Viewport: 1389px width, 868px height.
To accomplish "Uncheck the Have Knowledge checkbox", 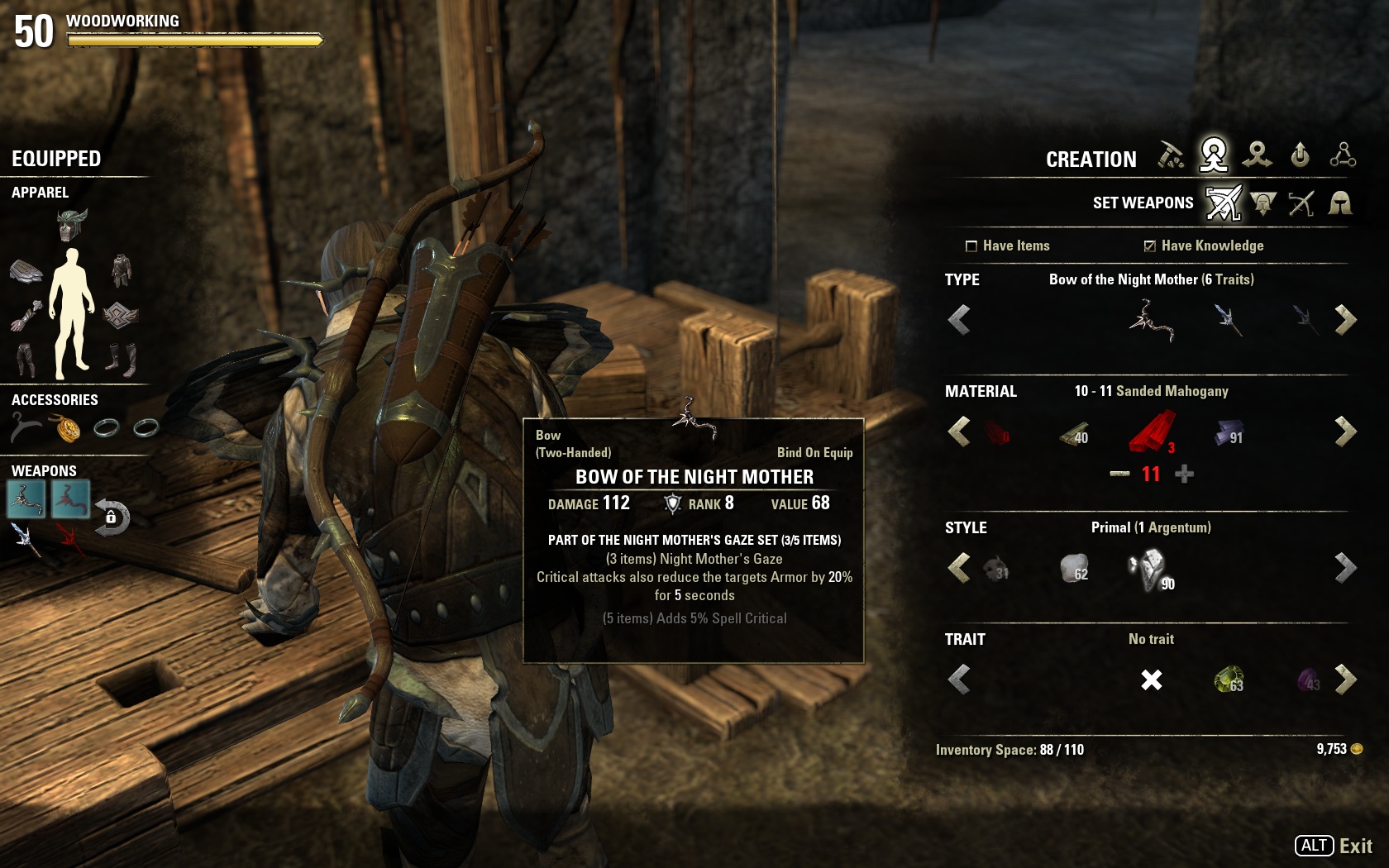I will [x=1149, y=246].
